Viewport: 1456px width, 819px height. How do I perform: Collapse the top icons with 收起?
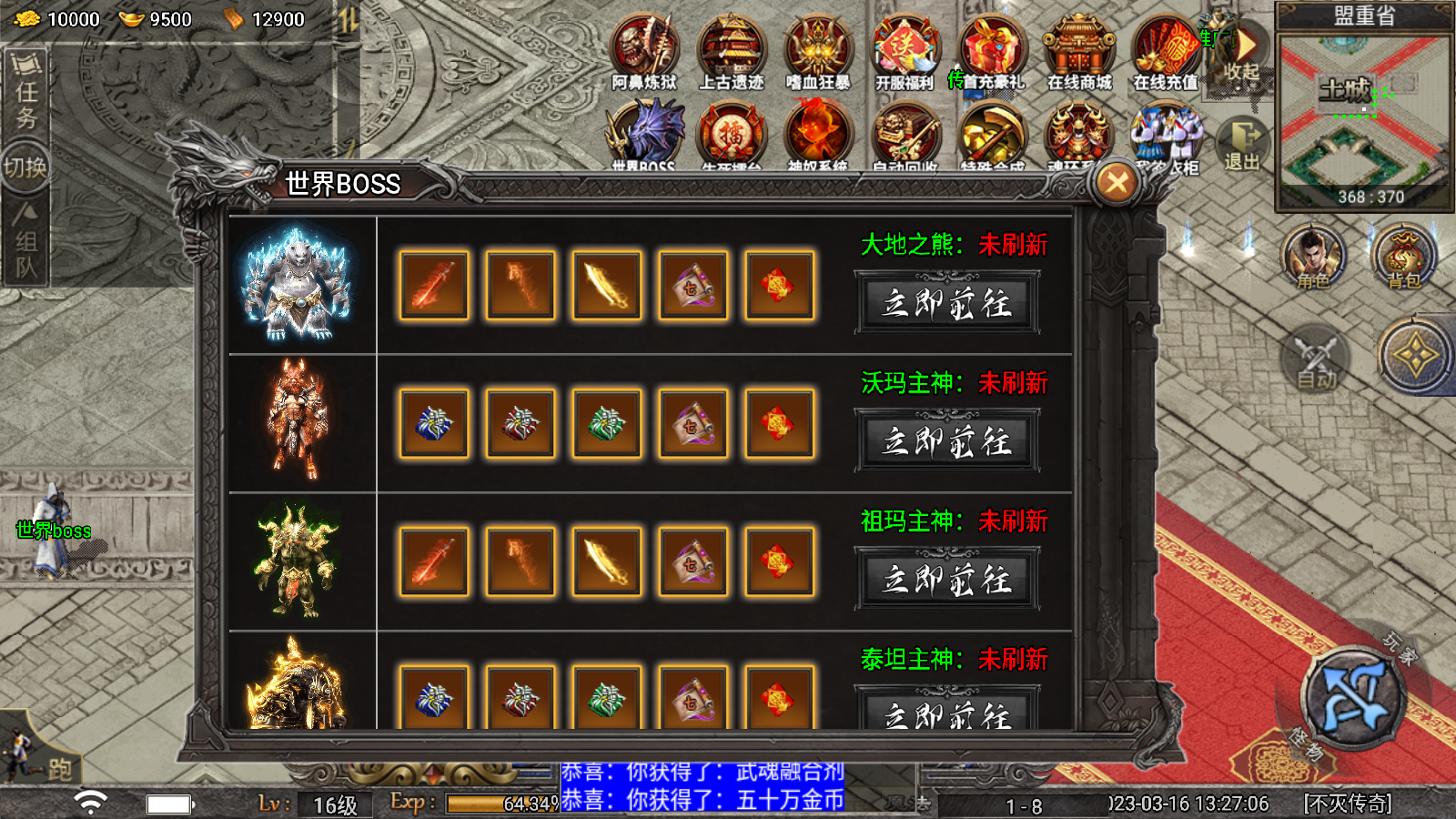click(x=1243, y=53)
